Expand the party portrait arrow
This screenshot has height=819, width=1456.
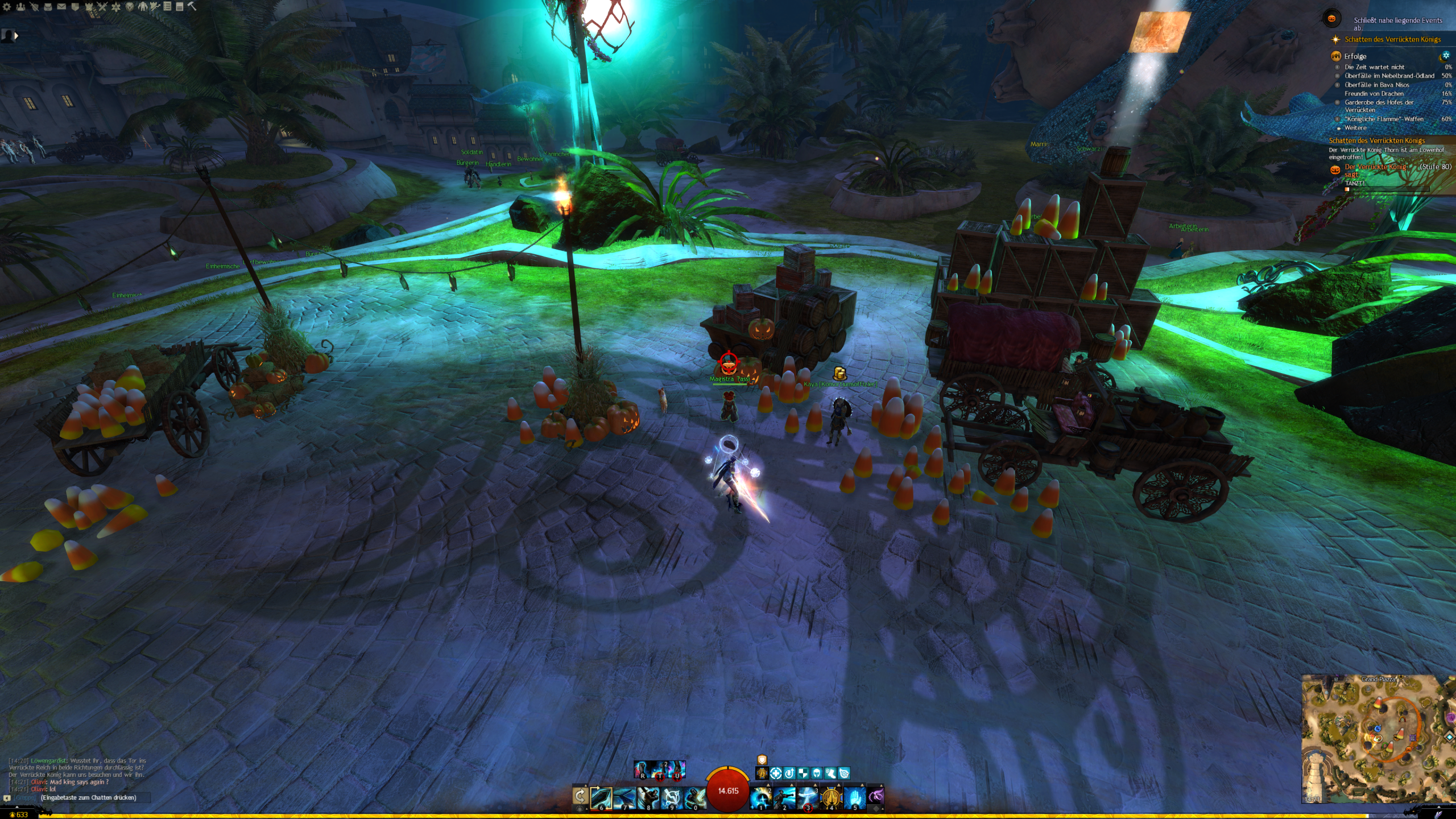[x=16, y=35]
